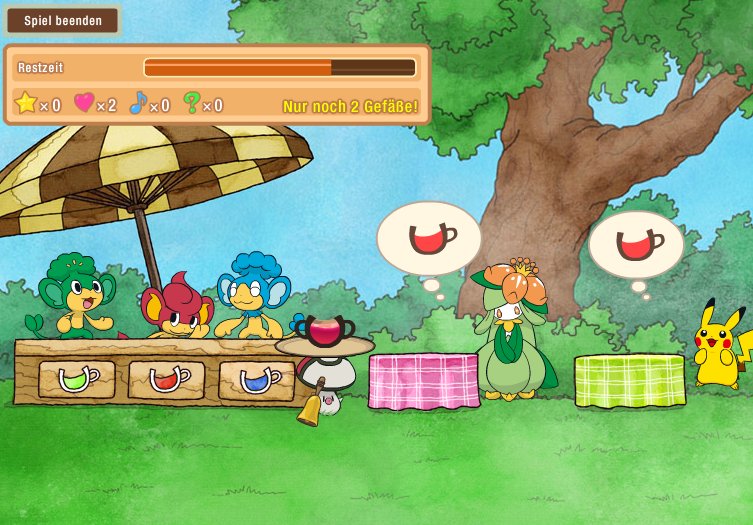753x525 pixels.
Task: Choose the red tea cup on the counter
Action: [x=167, y=379]
